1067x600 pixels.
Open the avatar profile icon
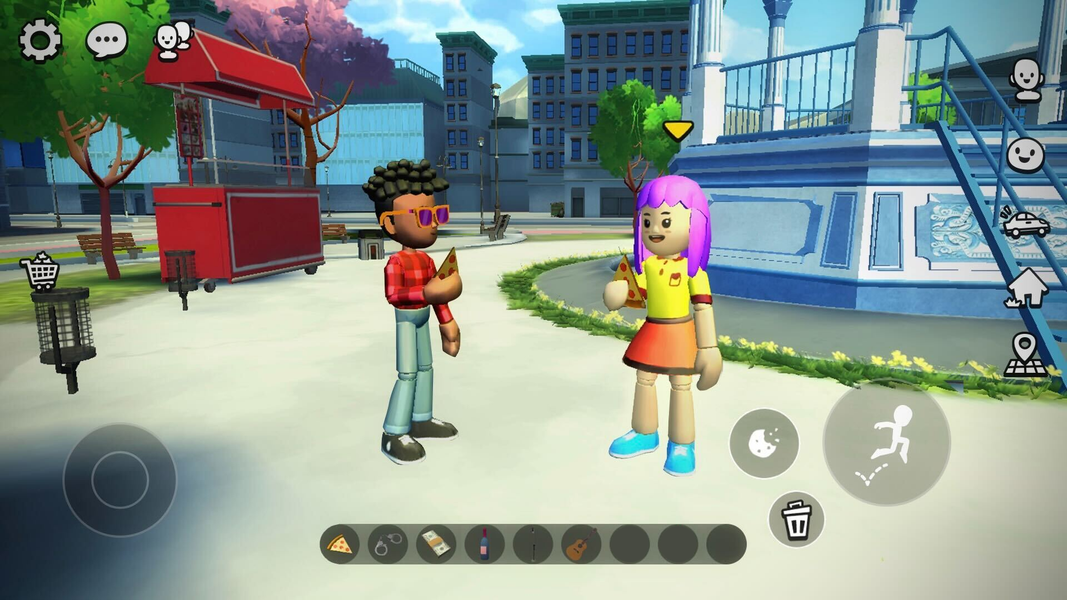[1026, 79]
